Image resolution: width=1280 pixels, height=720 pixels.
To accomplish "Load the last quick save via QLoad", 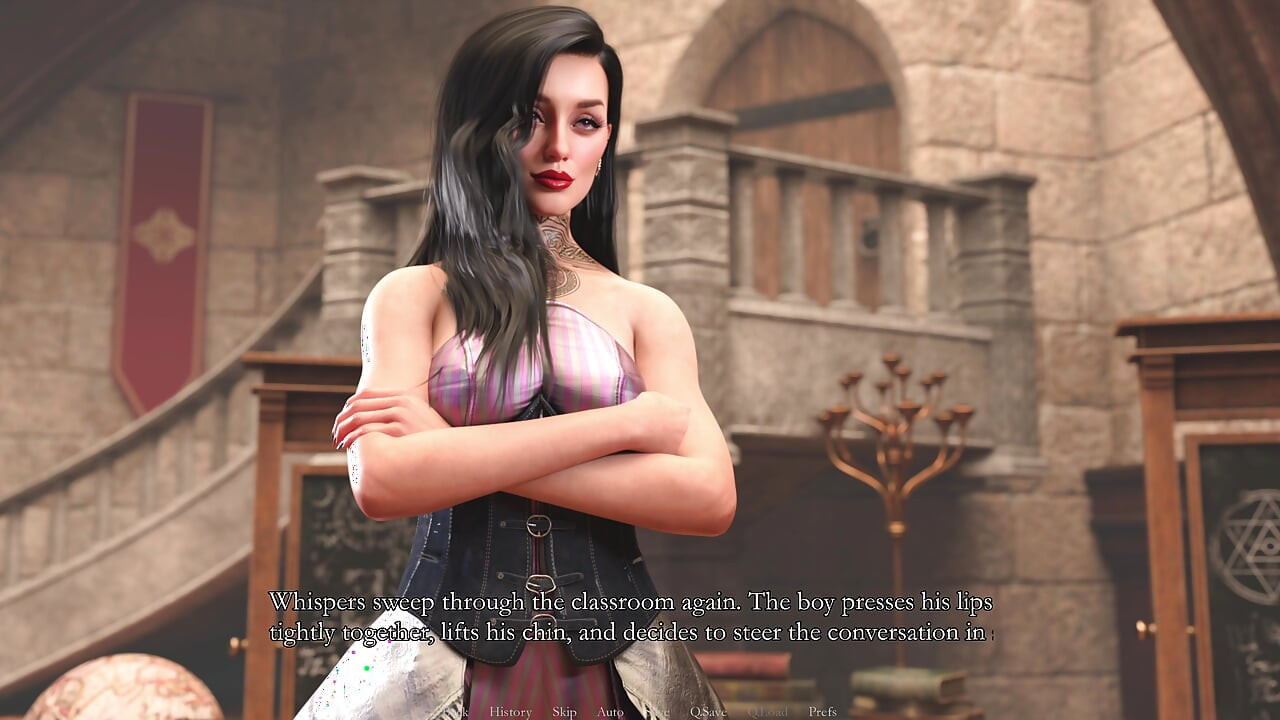I will (x=768, y=713).
